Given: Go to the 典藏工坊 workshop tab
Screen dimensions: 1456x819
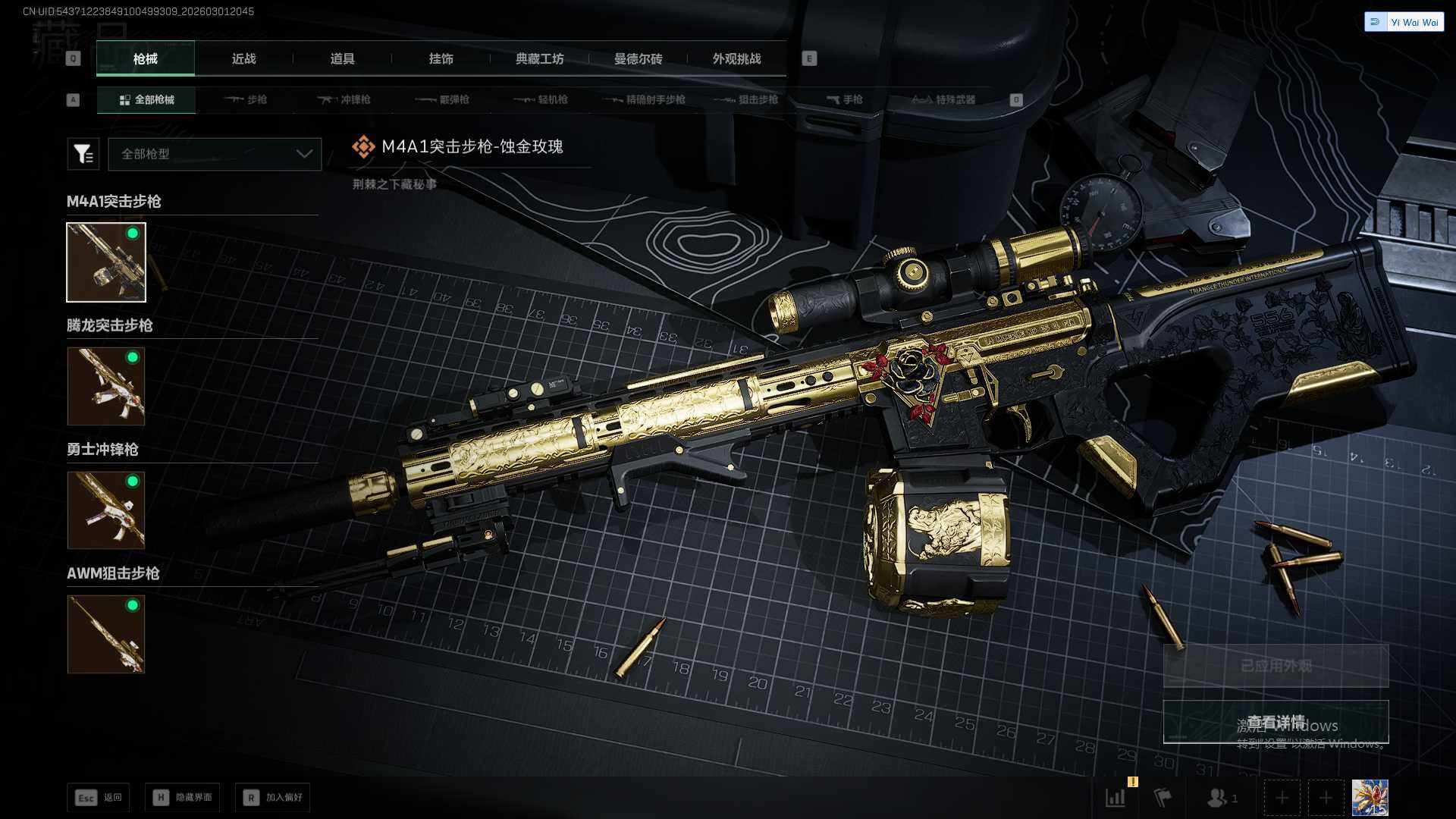Looking at the screenshot, I should pos(539,58).
